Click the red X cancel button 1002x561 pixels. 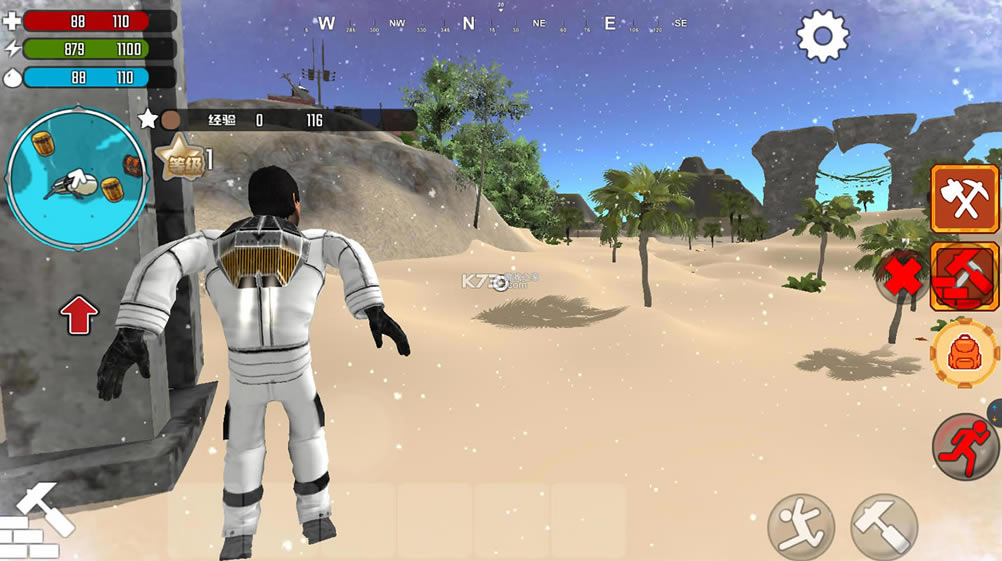click(x=903, y=276)
